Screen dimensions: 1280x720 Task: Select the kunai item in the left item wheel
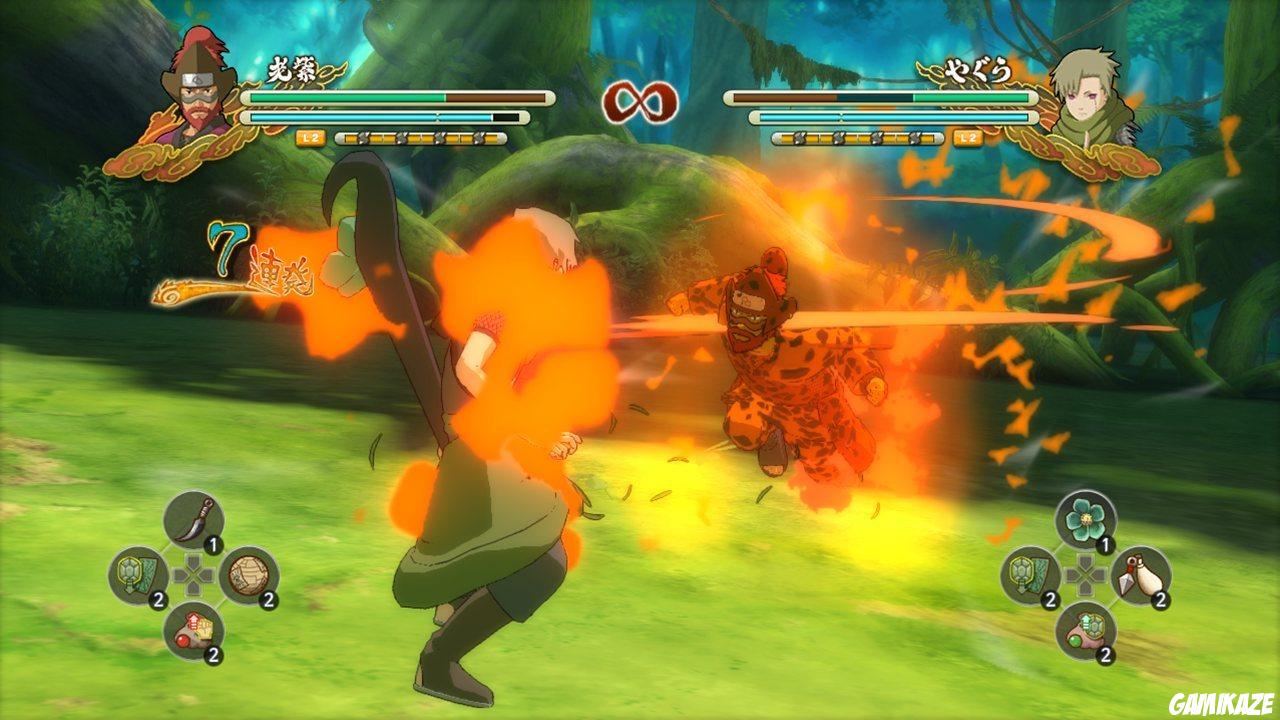(192, 521)
